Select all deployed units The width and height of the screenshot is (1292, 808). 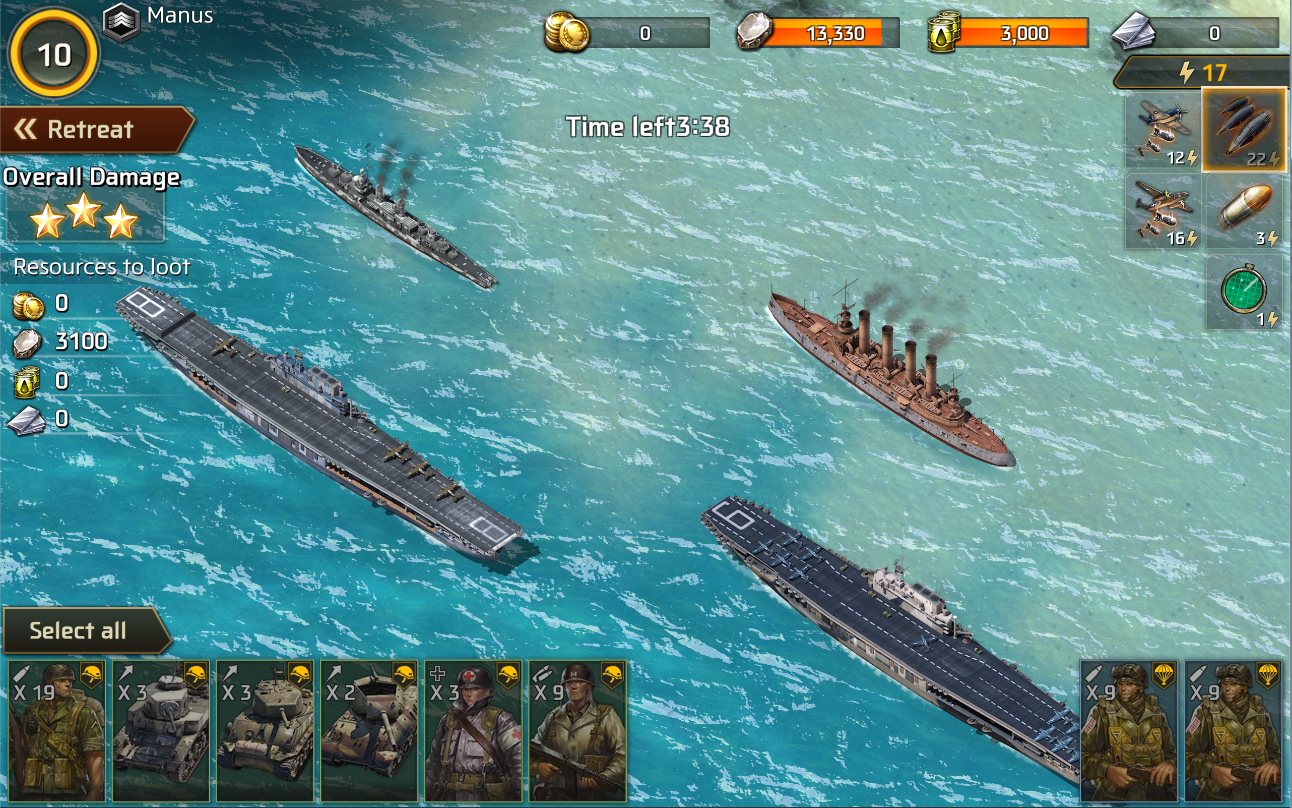80,631
